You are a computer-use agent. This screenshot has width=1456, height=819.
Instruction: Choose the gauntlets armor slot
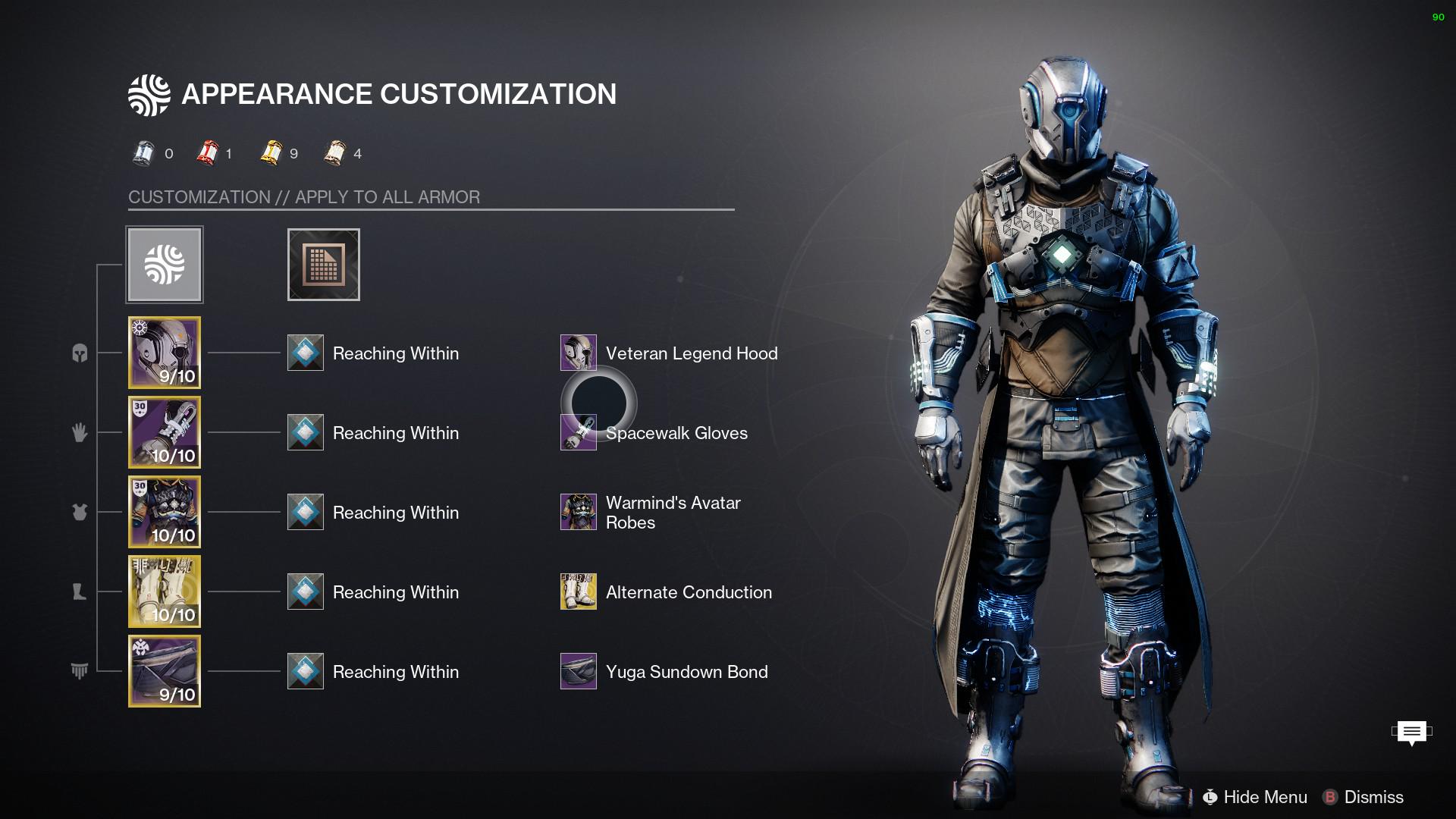coord(165,432)
